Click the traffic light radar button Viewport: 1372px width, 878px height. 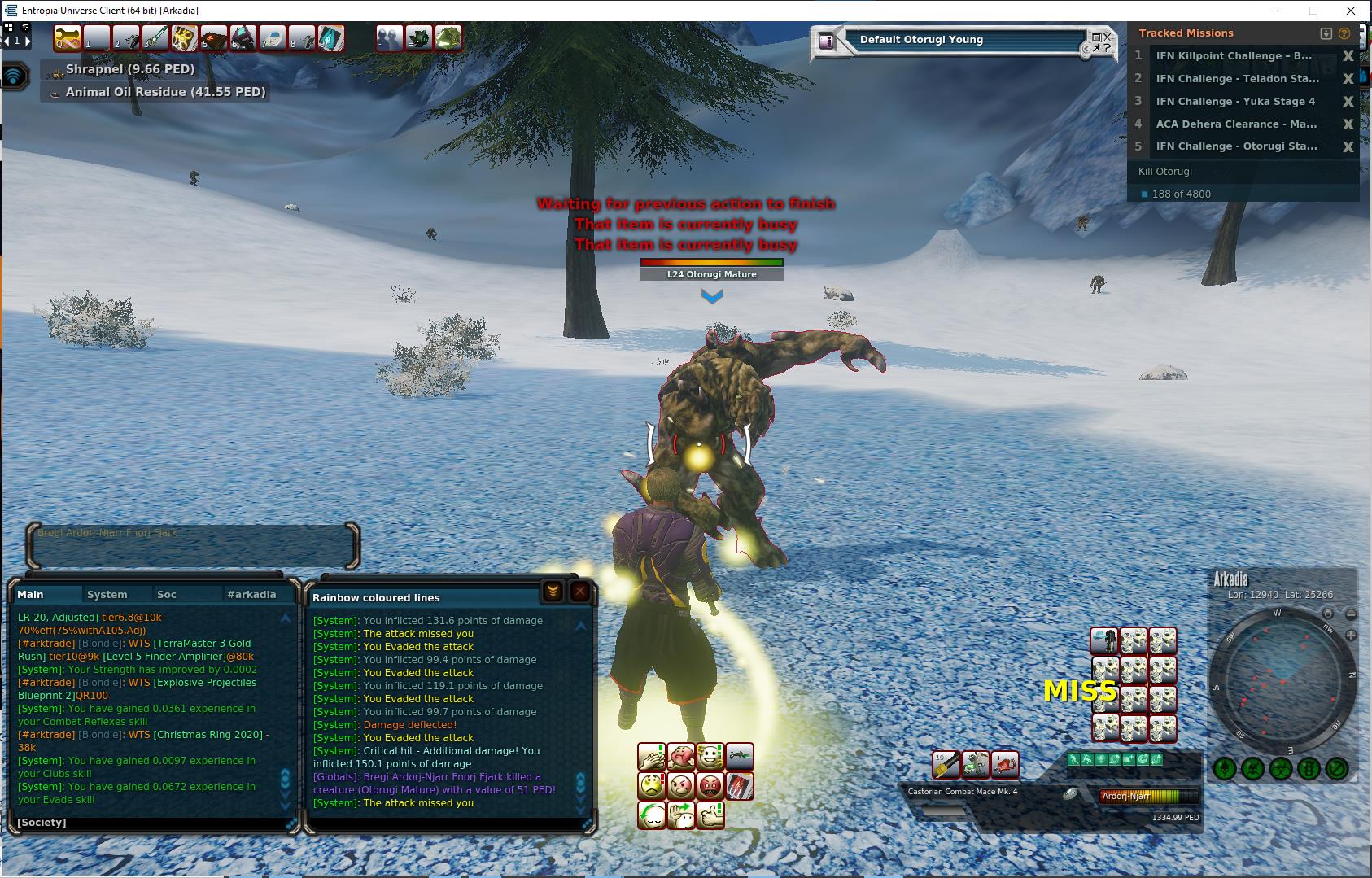[1308, 768]
